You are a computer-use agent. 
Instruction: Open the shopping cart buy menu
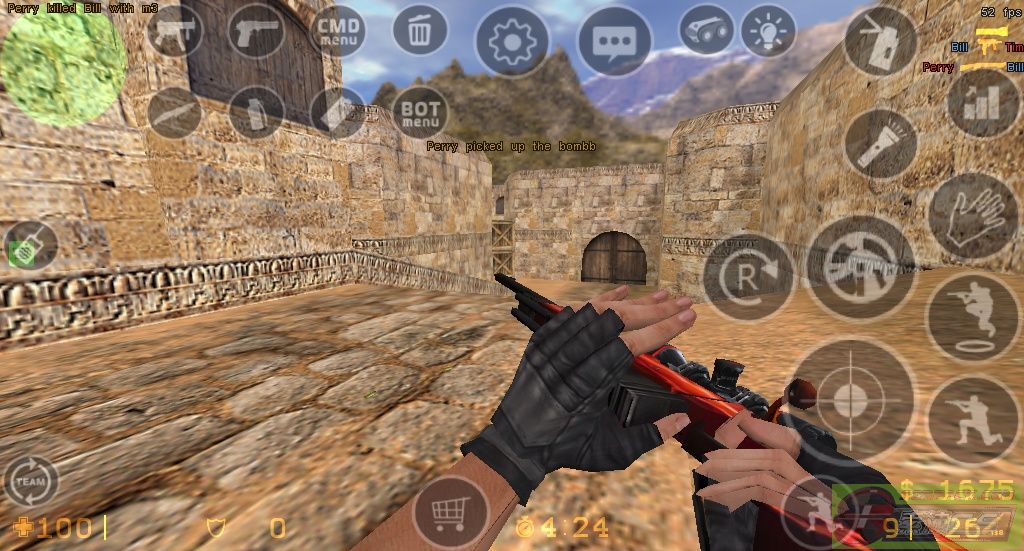tap(450, 513)
